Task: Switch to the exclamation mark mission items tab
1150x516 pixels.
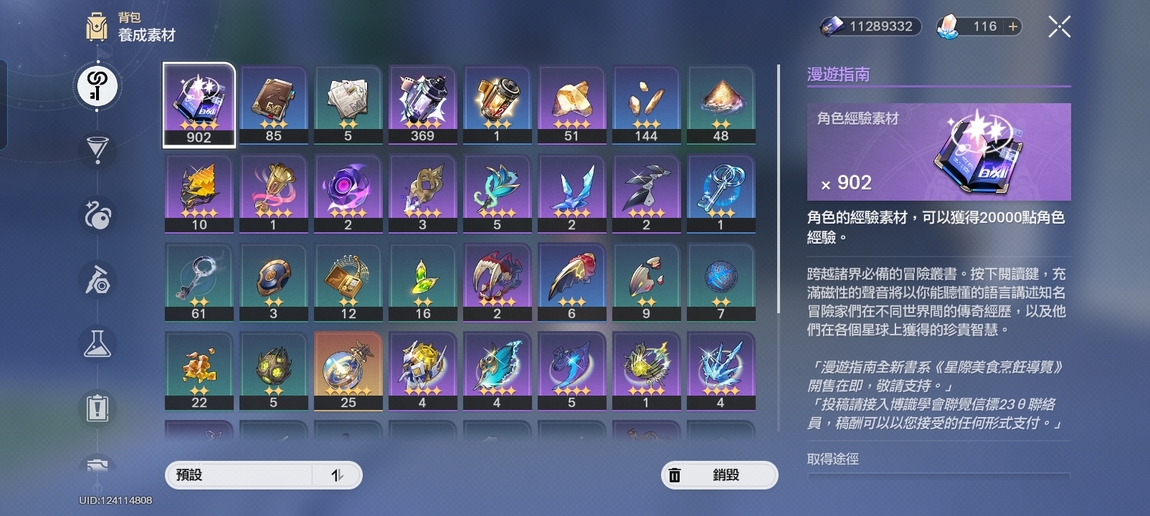Action: (x=97, y=407)
